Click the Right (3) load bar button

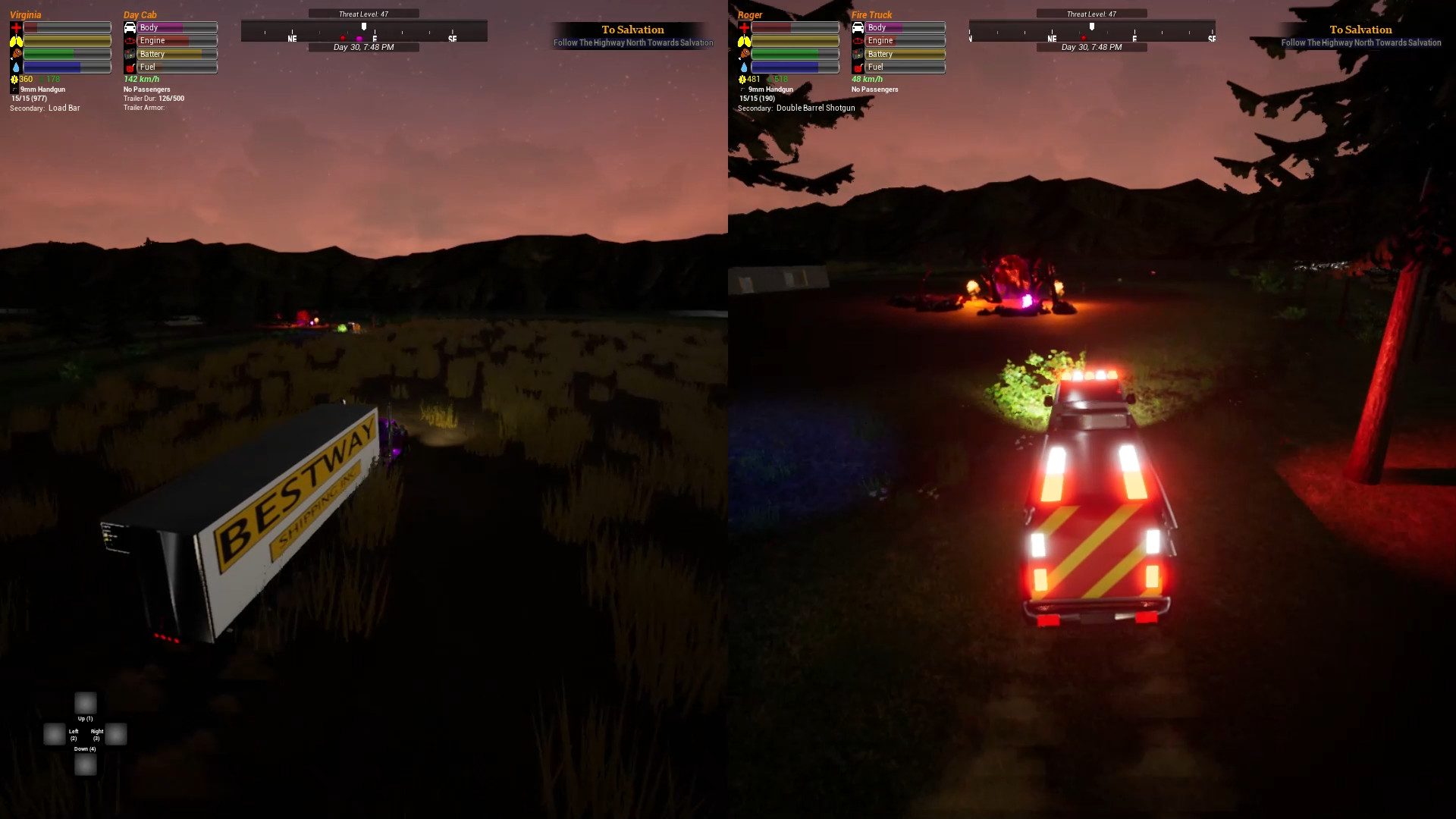point(115,733)
